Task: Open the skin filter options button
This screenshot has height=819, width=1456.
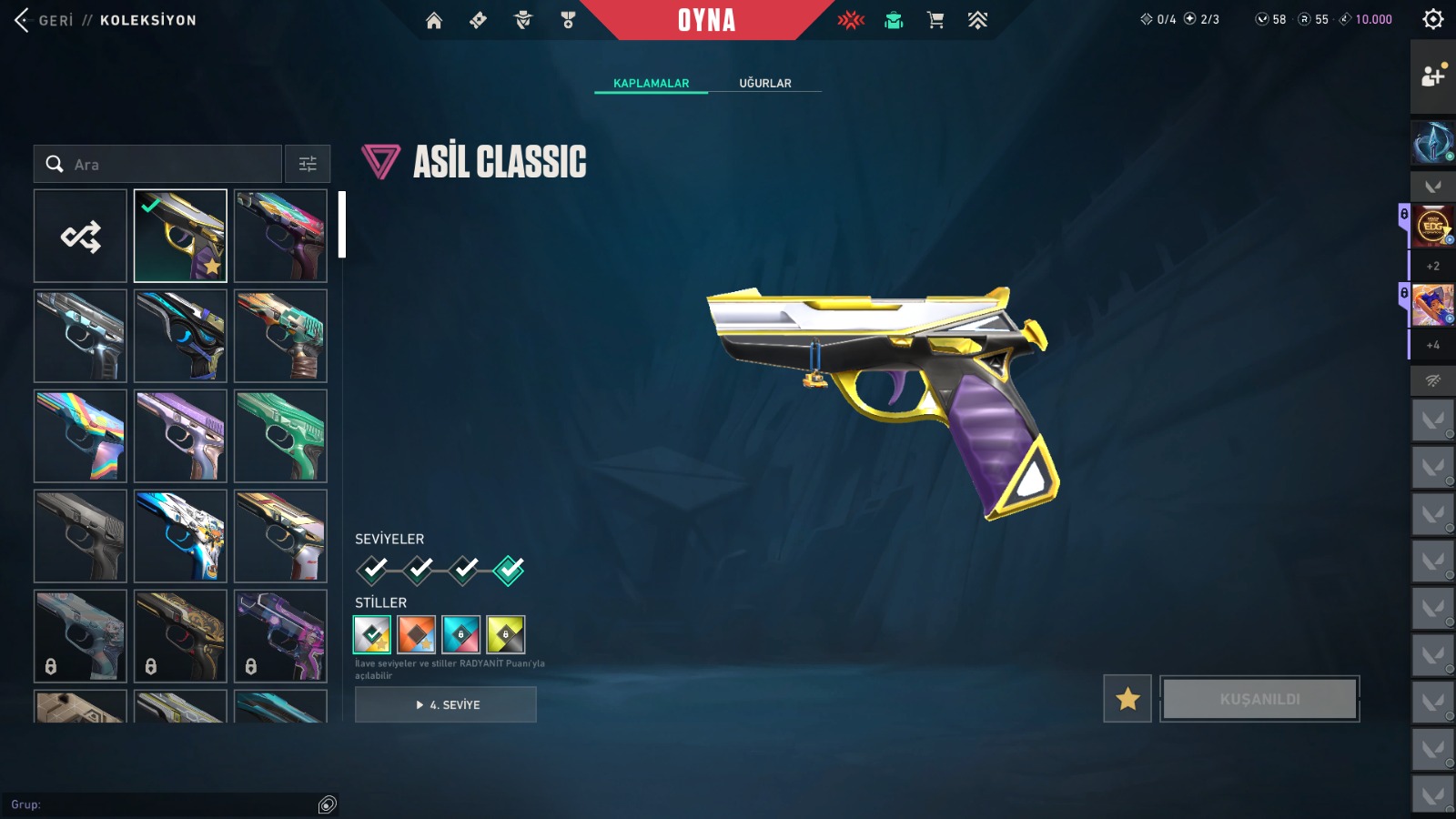Action: click(308, 164)
